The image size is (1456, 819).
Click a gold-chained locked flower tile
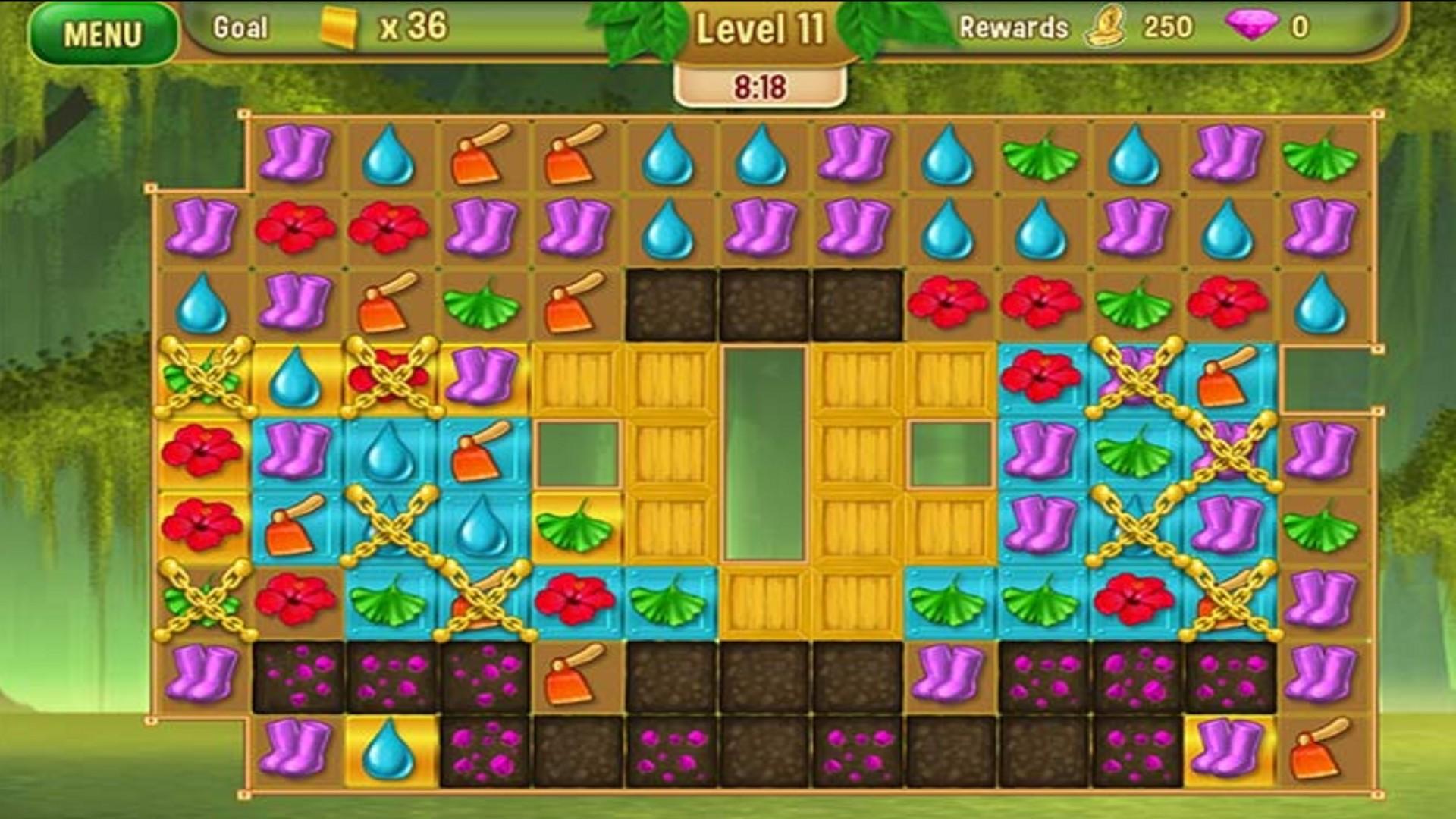(x=389, y=378)
